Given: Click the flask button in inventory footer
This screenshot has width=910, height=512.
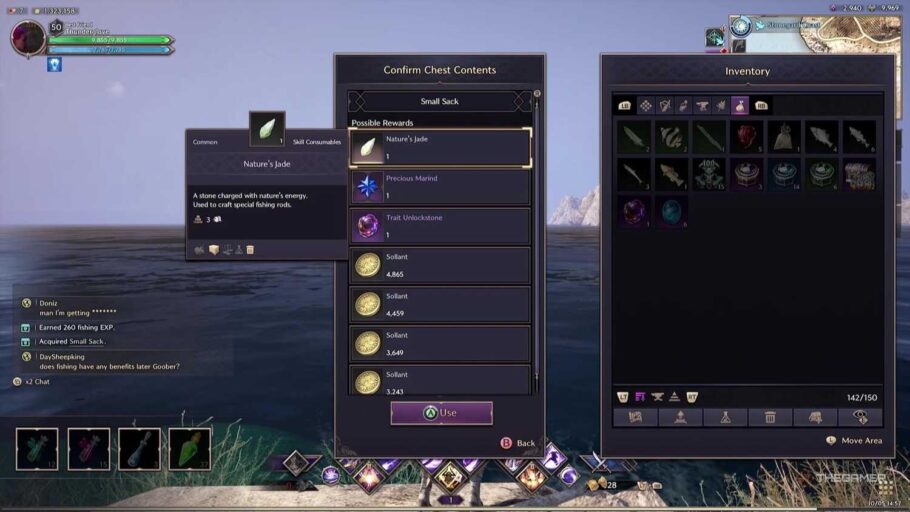Looking at the screenshot, I should point(725,417).
